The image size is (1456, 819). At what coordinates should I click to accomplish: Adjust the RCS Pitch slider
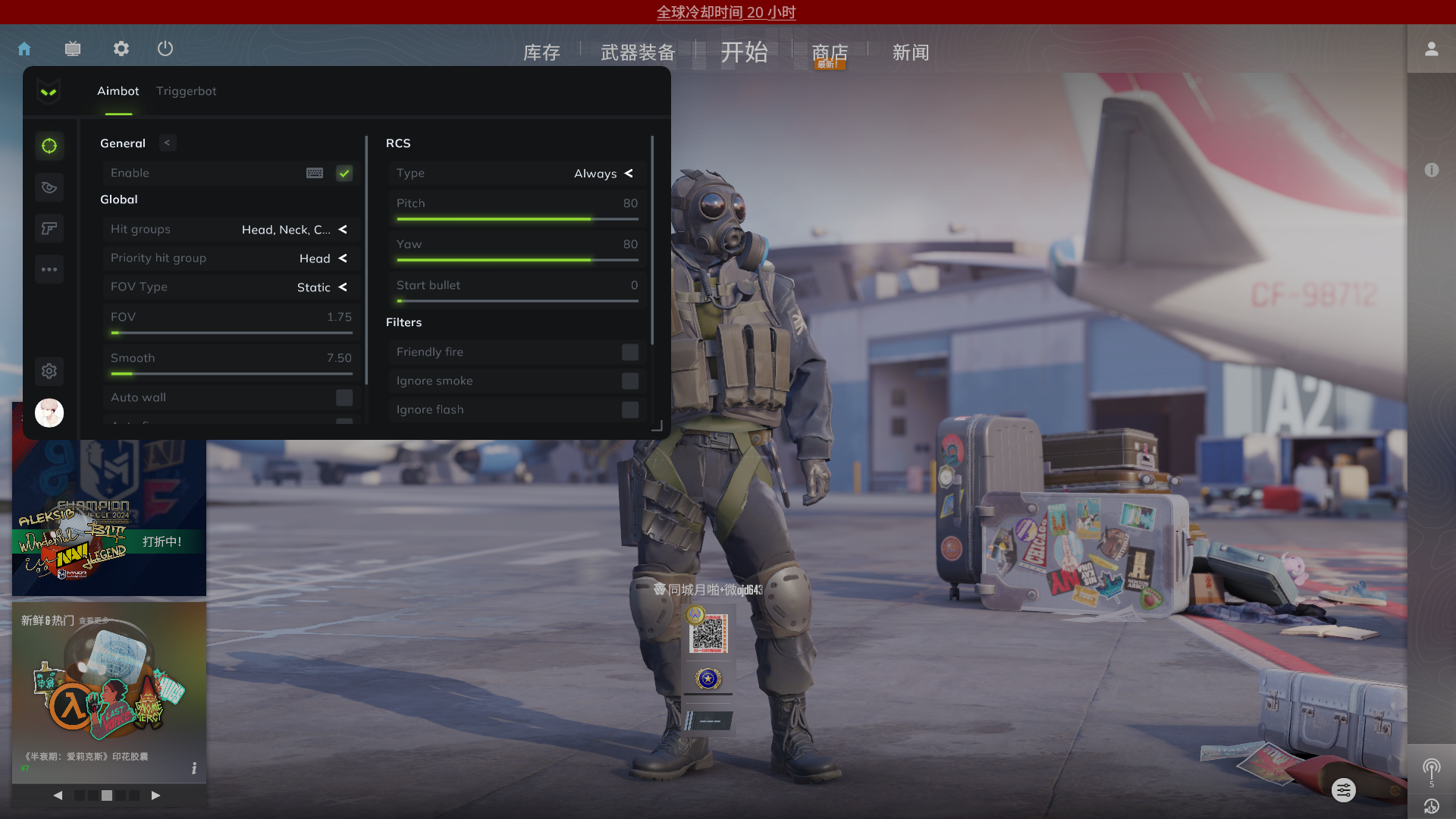591,219
